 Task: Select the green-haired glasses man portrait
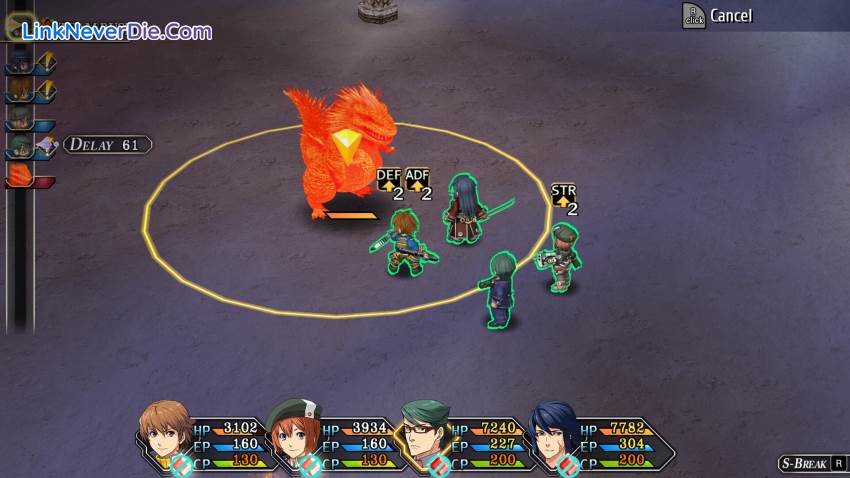click(425, 431)
